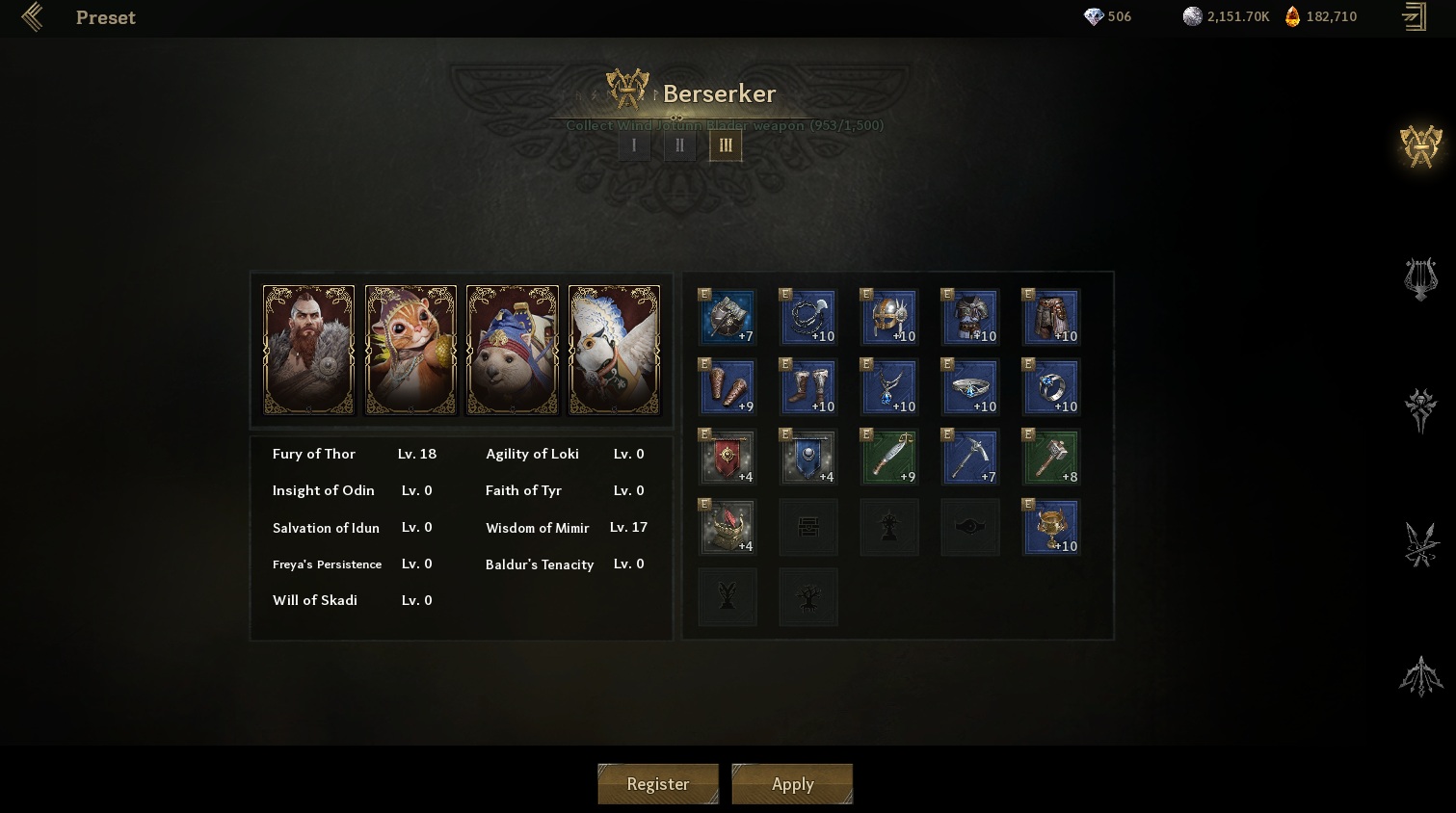Select the golden goblet +10 slot
This screenshot has width=1456, height=813.
coord(1050,527)
